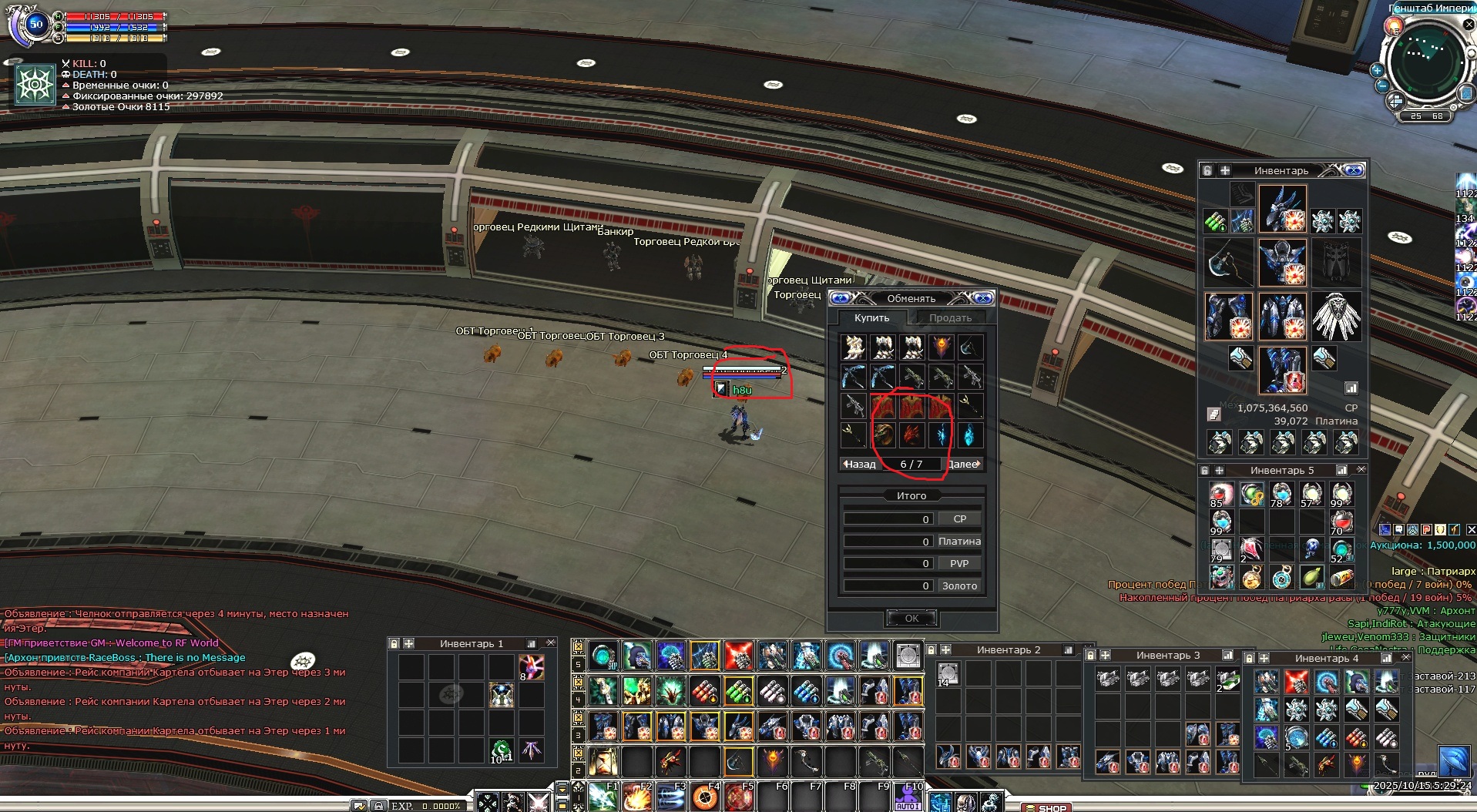
Task: Pick the red dragon ring in the shop
Action: click(x=911, y=435)
